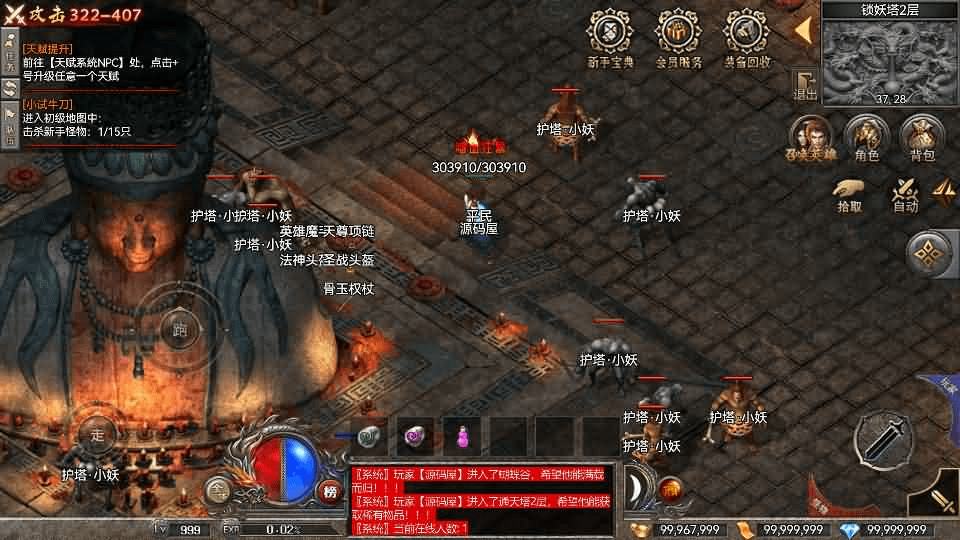Switch to 跑 run mode
Viewport: 960px width, 540px height.
(x=180, y=327)
